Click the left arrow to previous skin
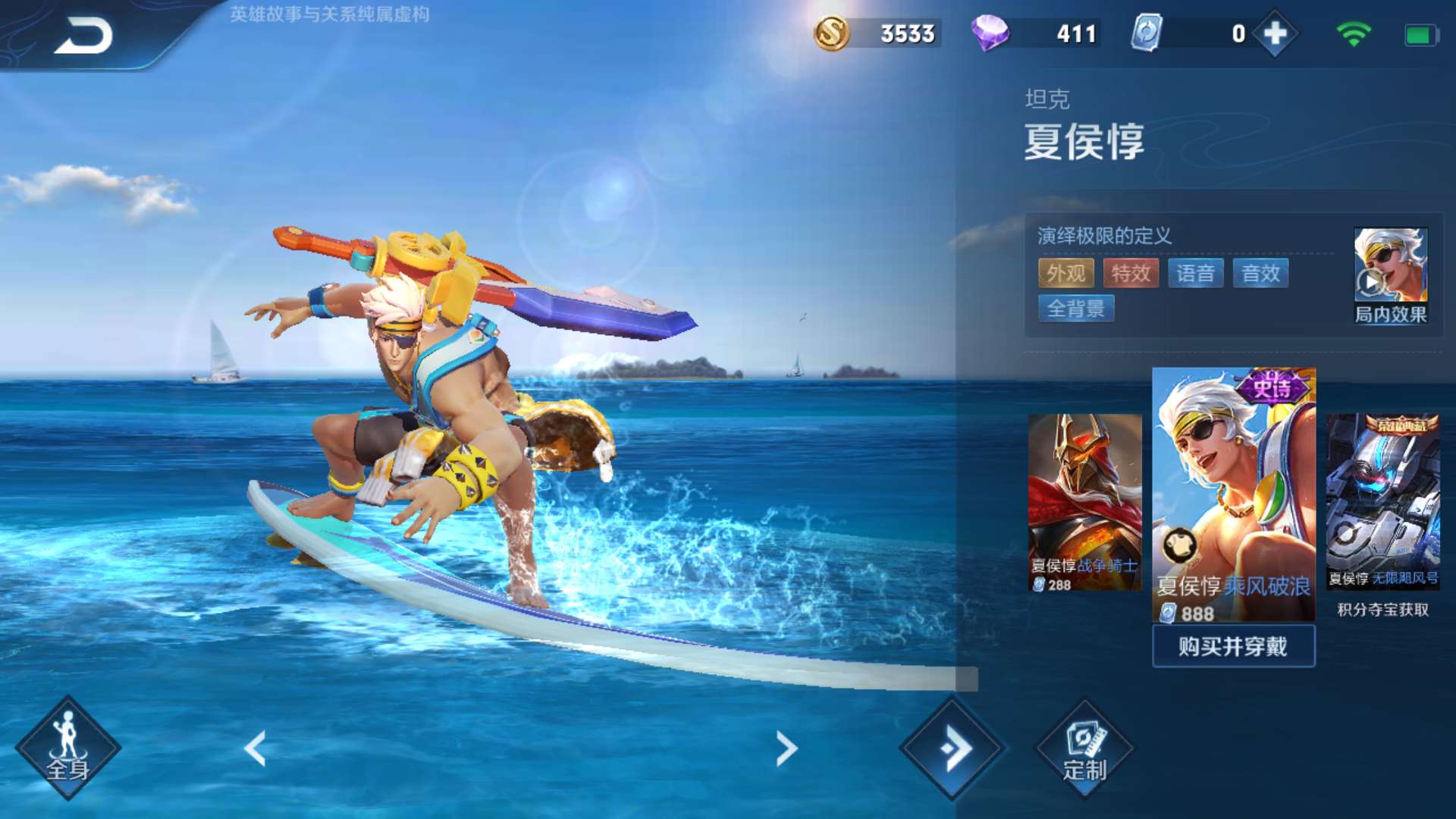Viewport: 1456px width, 819px height. click(x=256, y=747)
